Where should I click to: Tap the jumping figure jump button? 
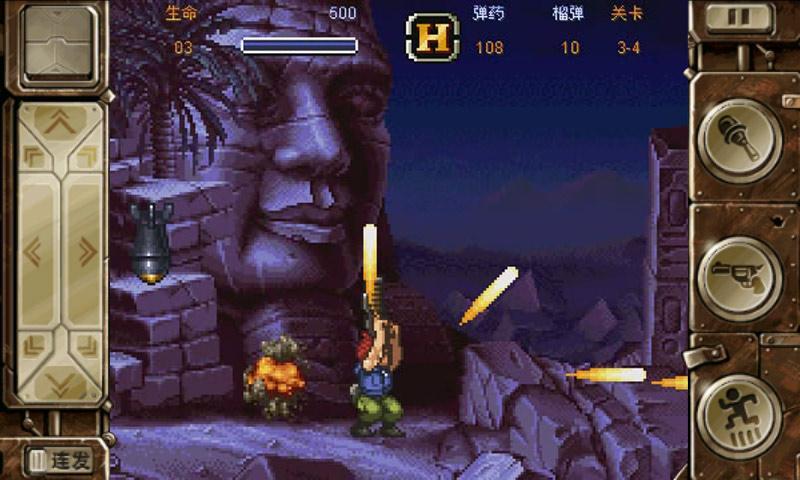point(739,408)
